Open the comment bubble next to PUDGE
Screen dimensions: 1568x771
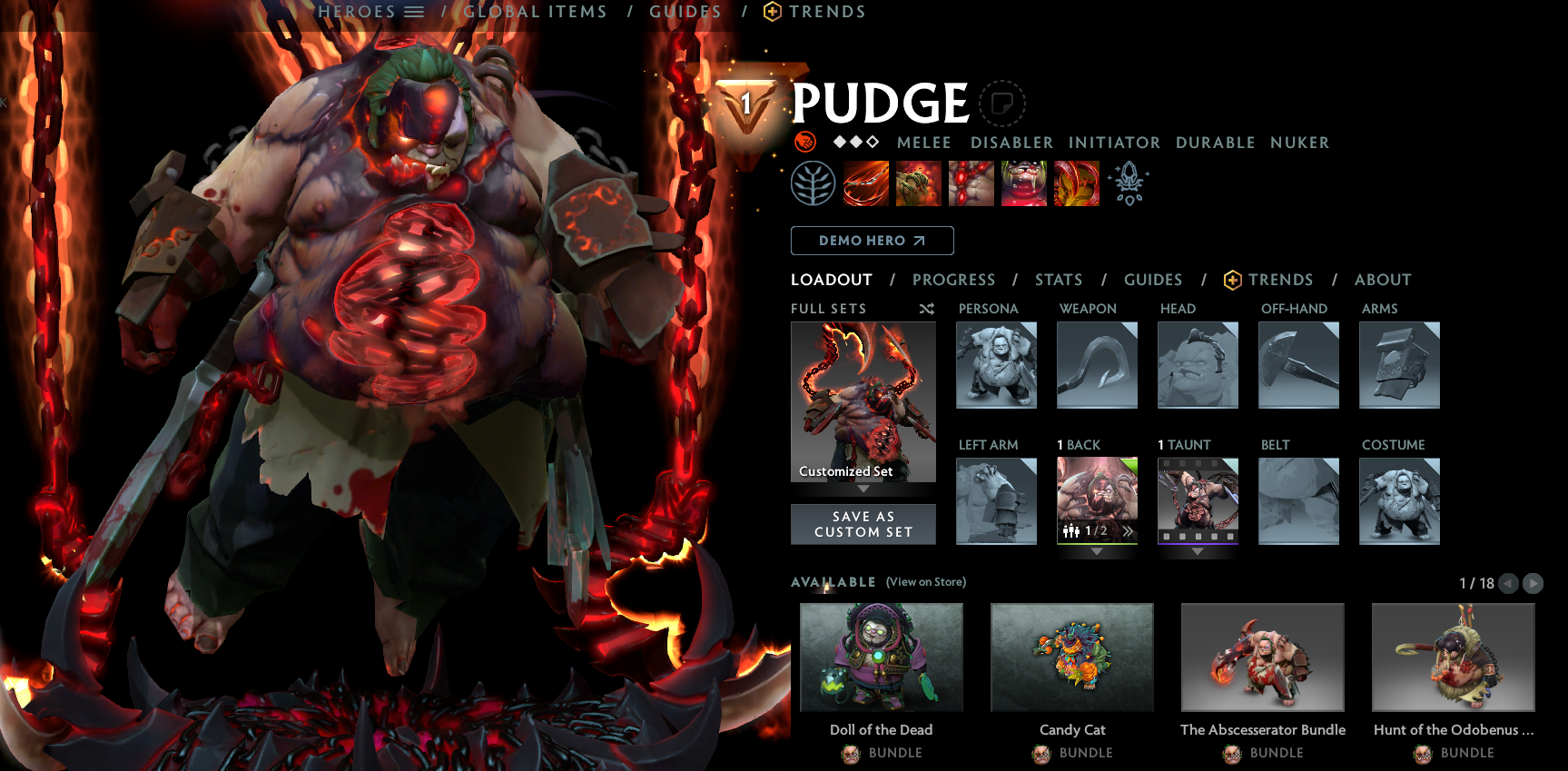(x=1003, y=102)
